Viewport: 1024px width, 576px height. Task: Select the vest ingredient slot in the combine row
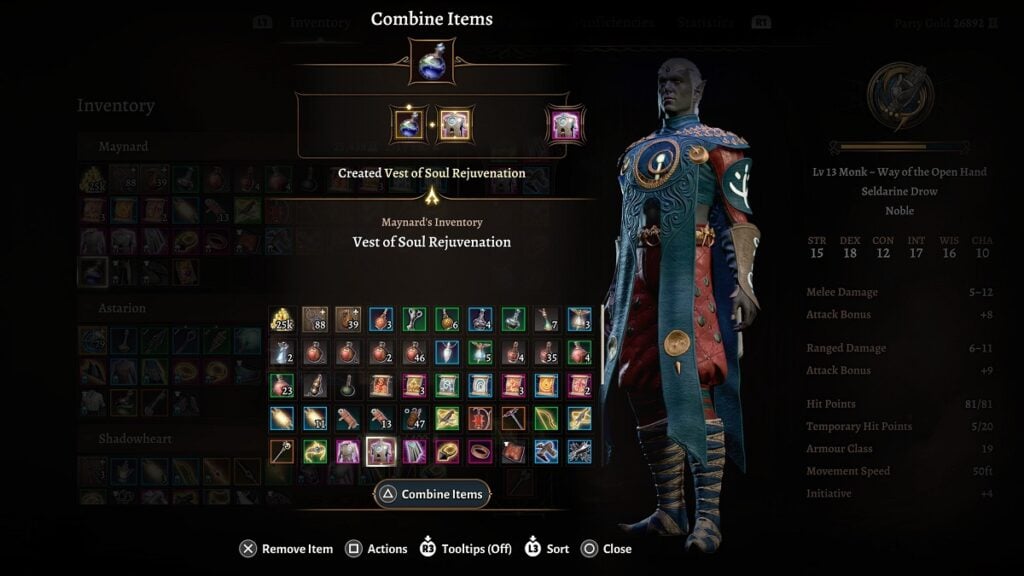pyautogui.click(x=455, y=125)
